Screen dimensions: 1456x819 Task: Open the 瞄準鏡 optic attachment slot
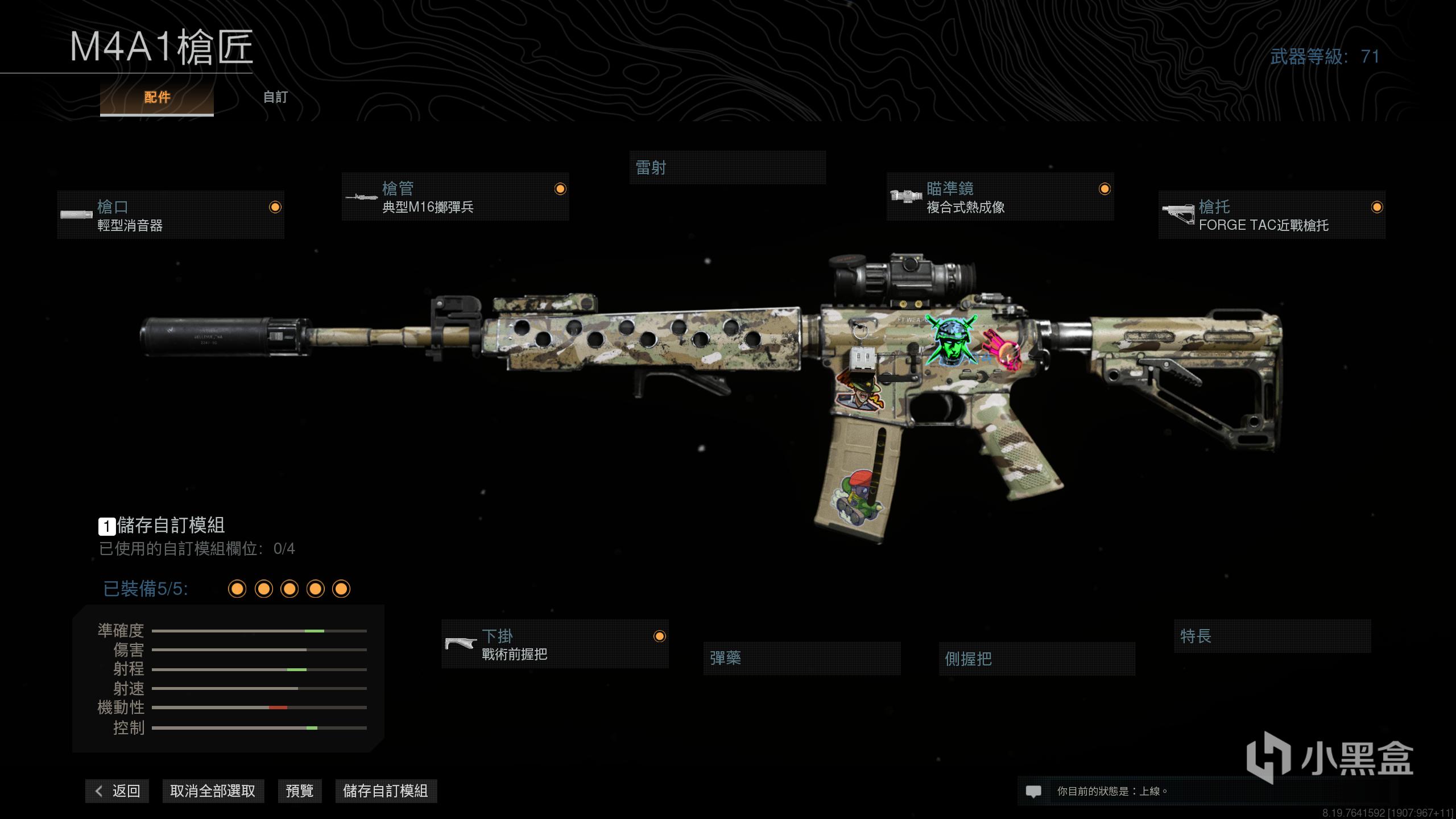click(1000, 197)
